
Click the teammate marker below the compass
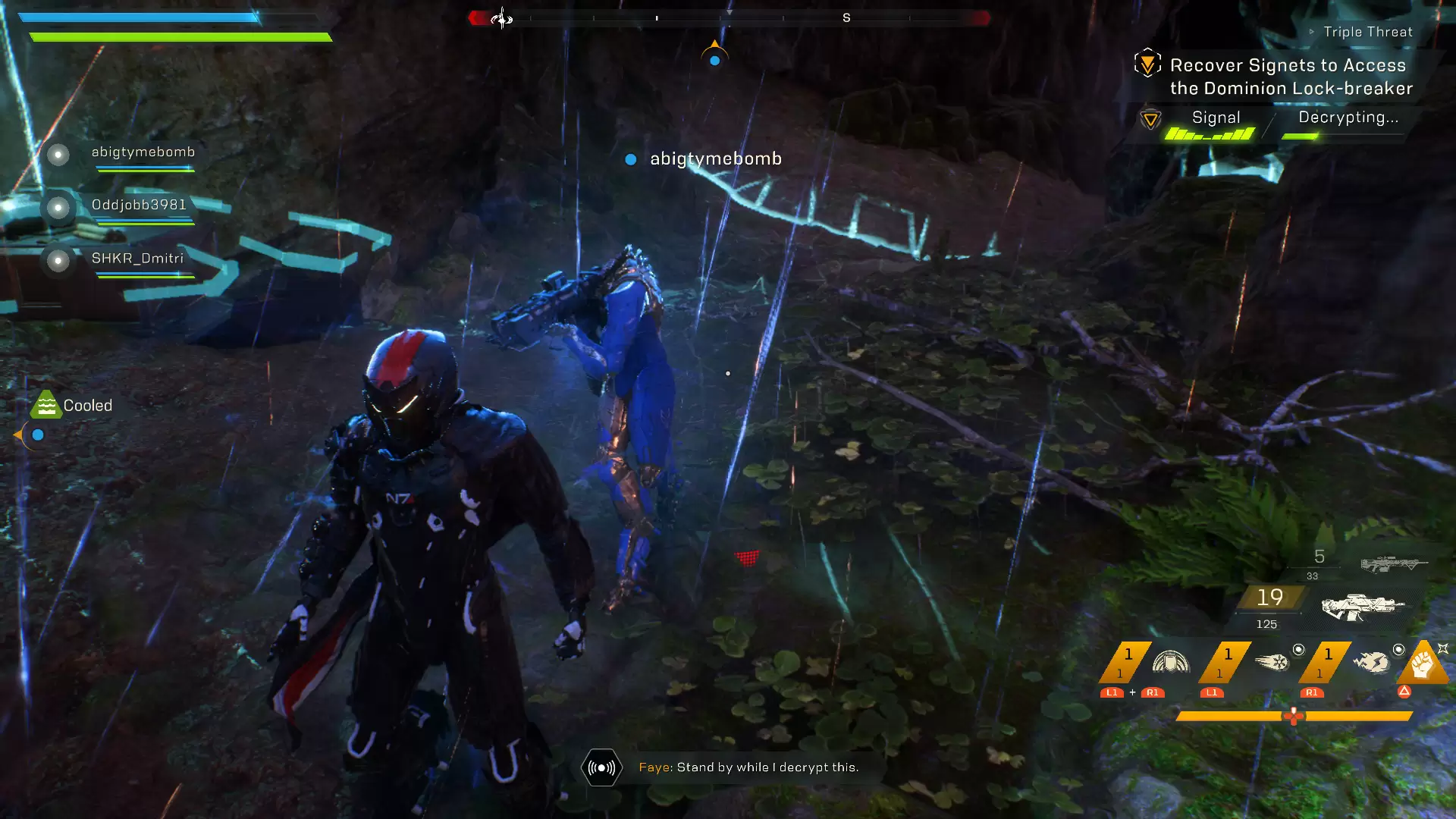714,58
